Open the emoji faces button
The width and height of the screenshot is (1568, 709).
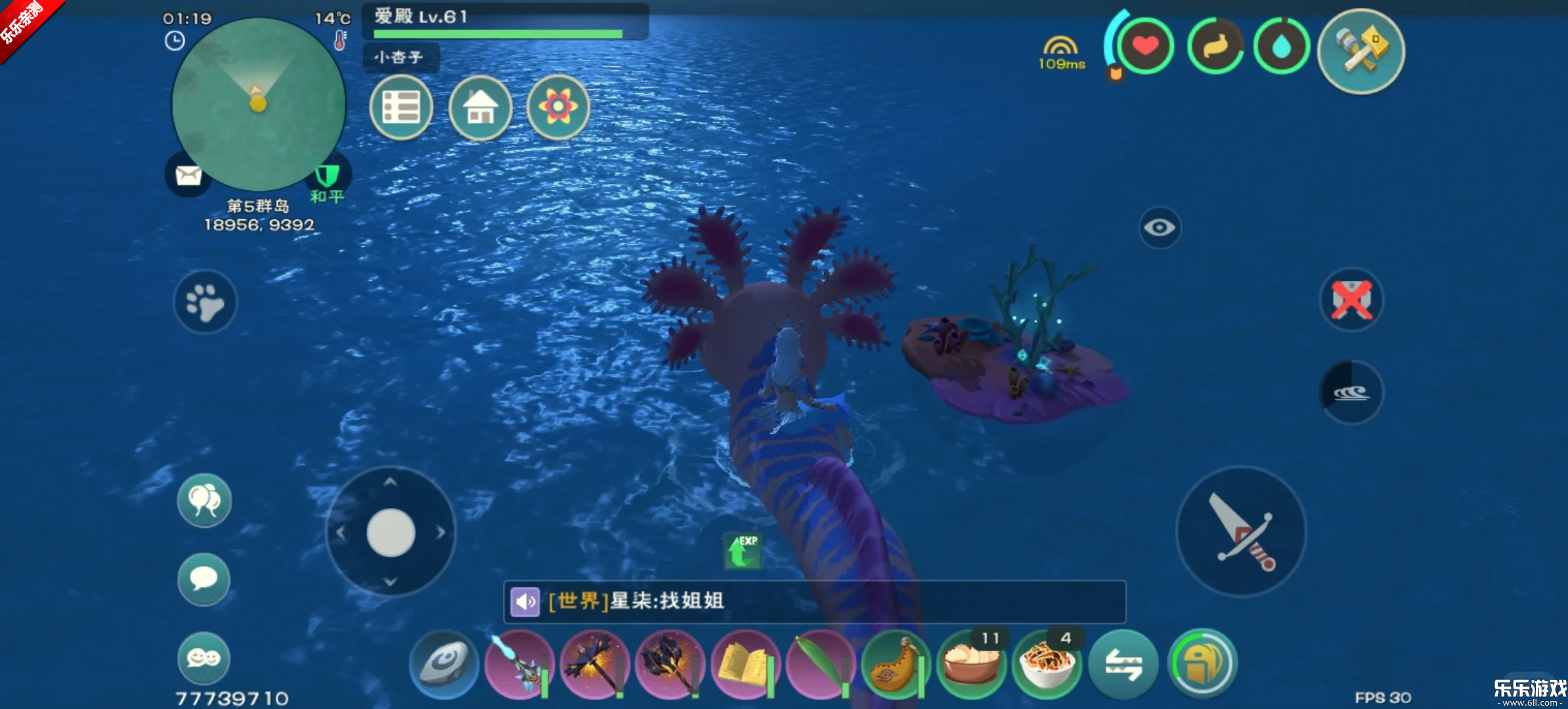click(204, 658)
